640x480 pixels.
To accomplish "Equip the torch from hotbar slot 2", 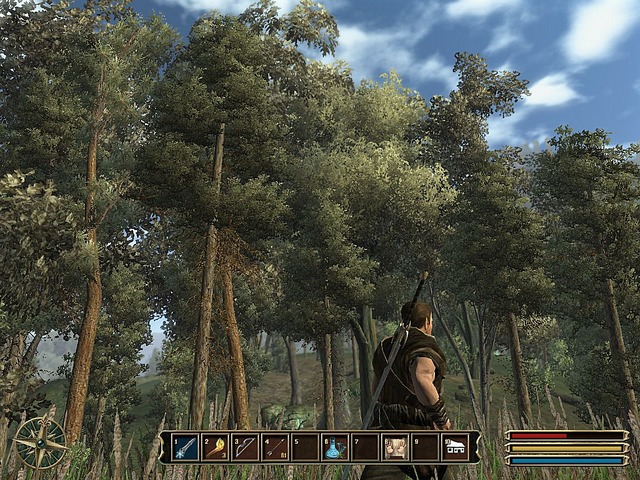I will click(x=215, y=447).
